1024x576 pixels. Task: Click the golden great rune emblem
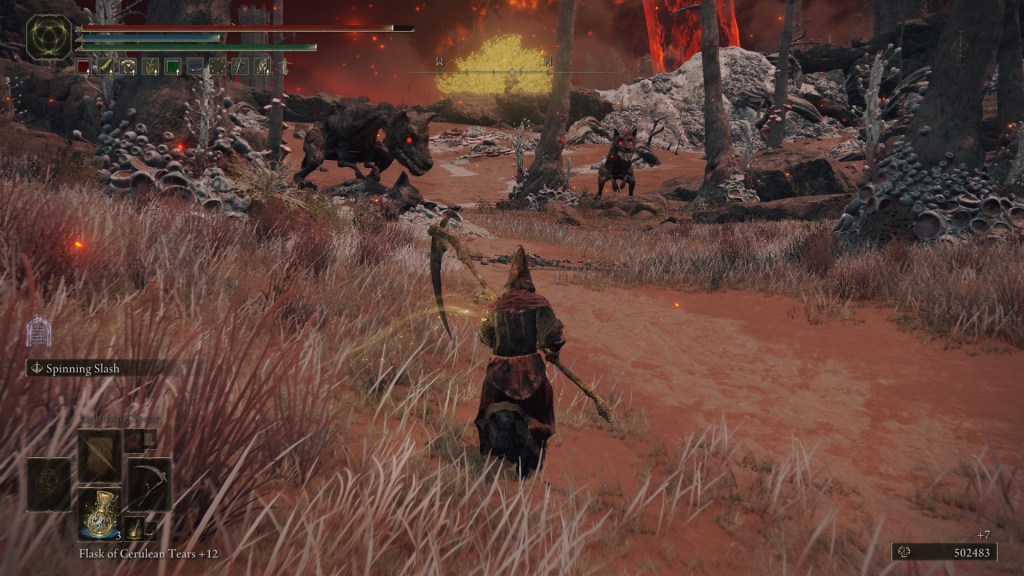[49, 38]
